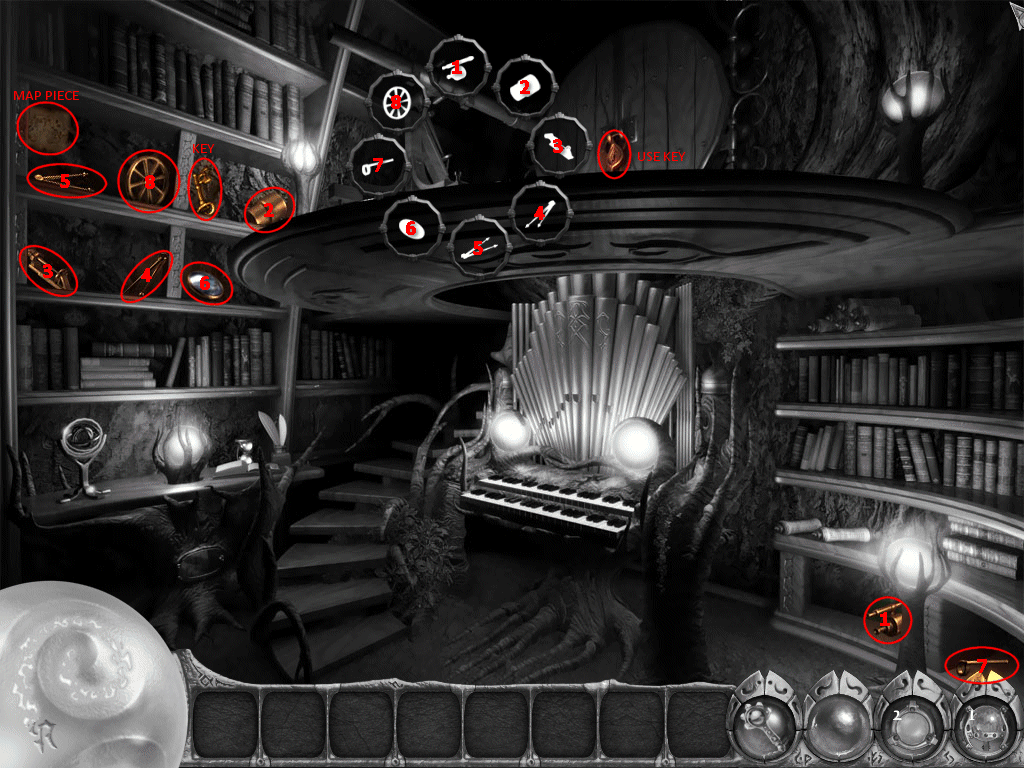
Task: Select the silhouette marked 1 at the ring top
Action: point(458,68)
